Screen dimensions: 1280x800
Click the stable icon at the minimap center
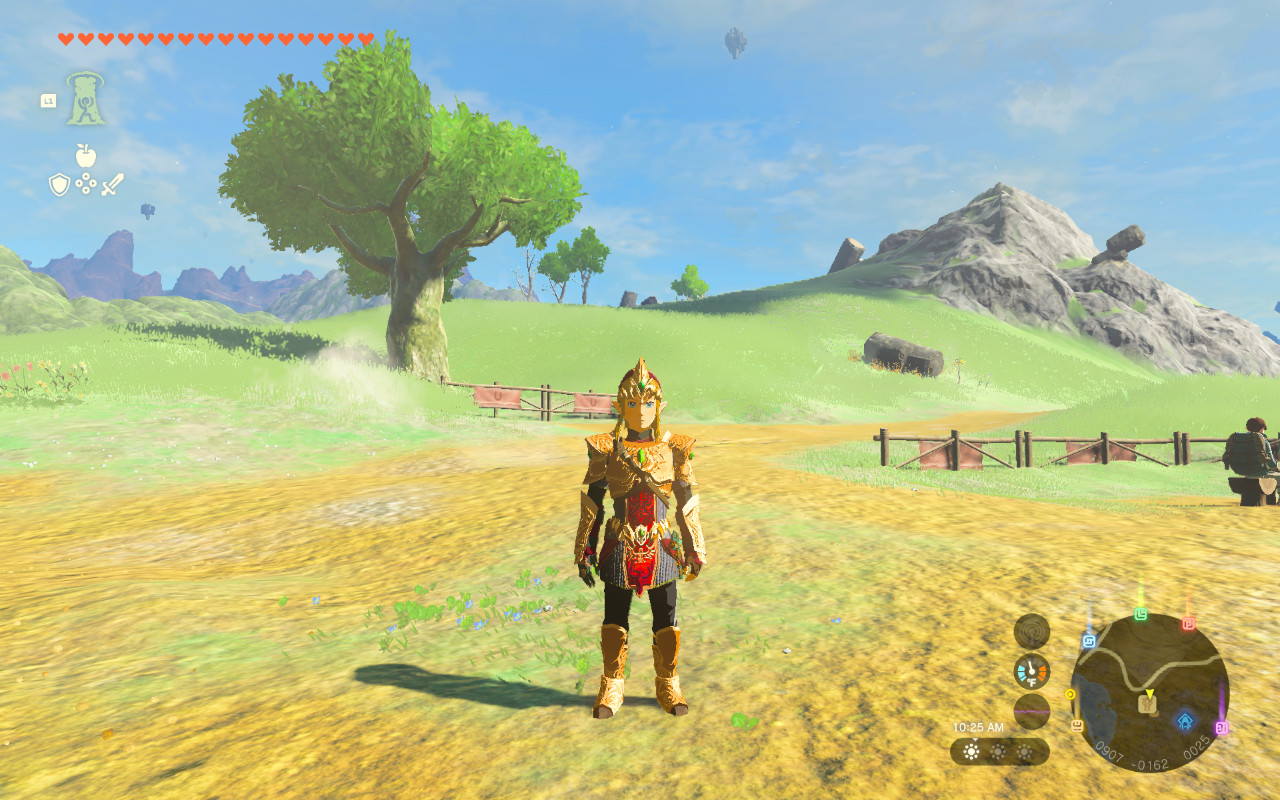(x=1147, y=704)
